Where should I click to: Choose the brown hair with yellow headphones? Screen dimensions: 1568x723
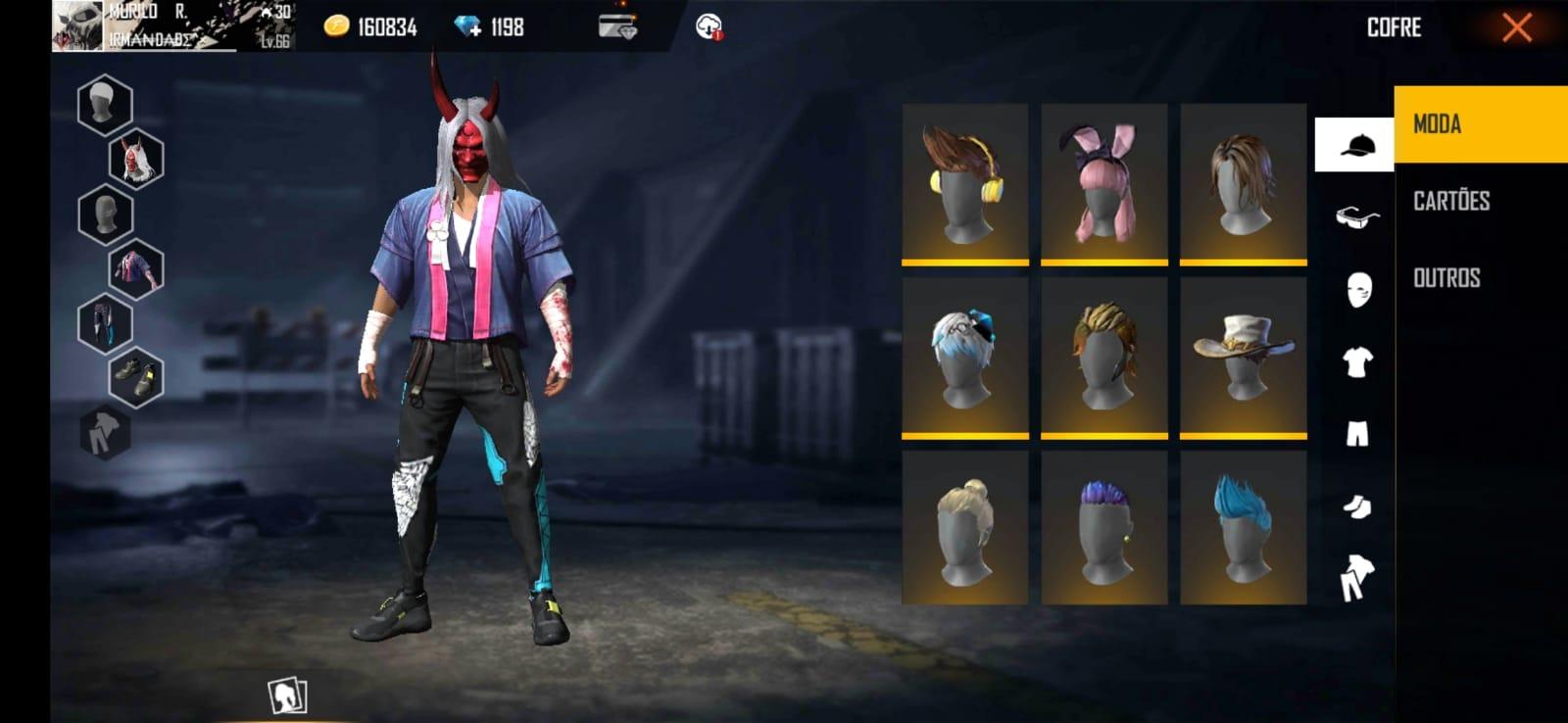click(964, 184)
